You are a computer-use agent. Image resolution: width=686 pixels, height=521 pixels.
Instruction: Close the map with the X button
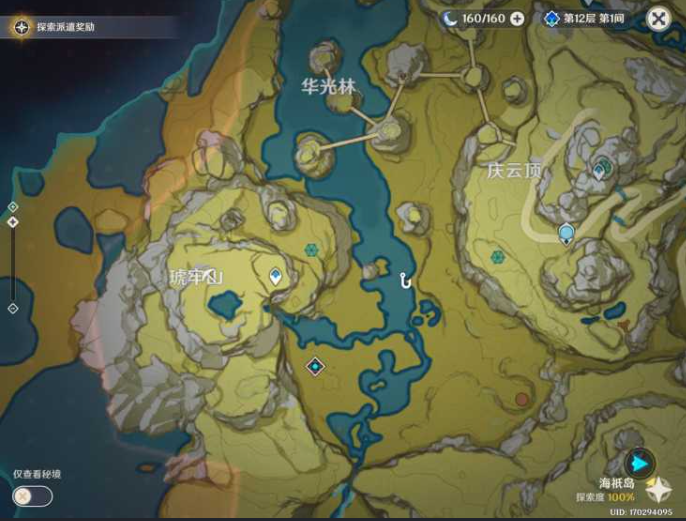(x=658, y=18)
